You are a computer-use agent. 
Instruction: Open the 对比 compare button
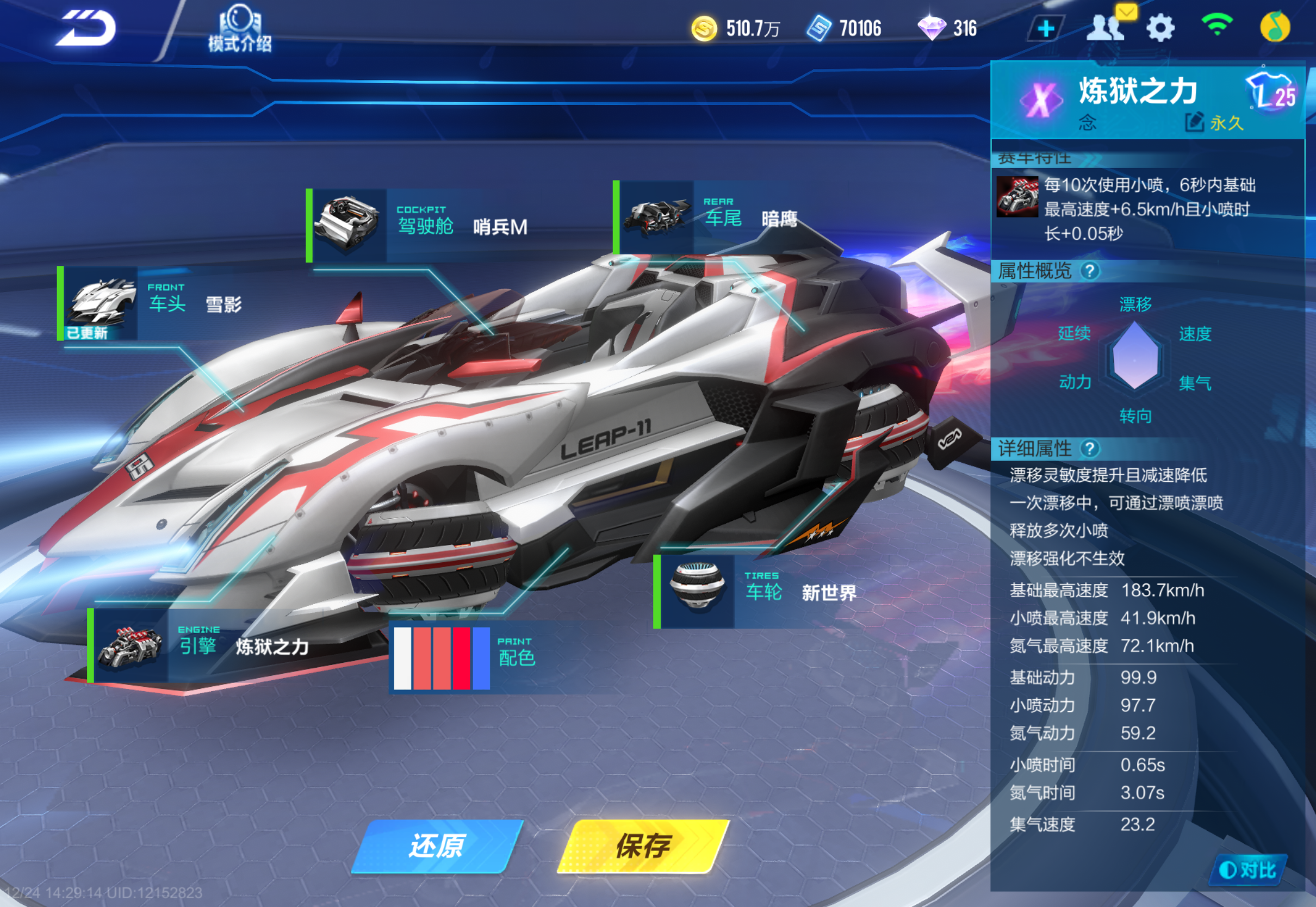coord(1248,869)
